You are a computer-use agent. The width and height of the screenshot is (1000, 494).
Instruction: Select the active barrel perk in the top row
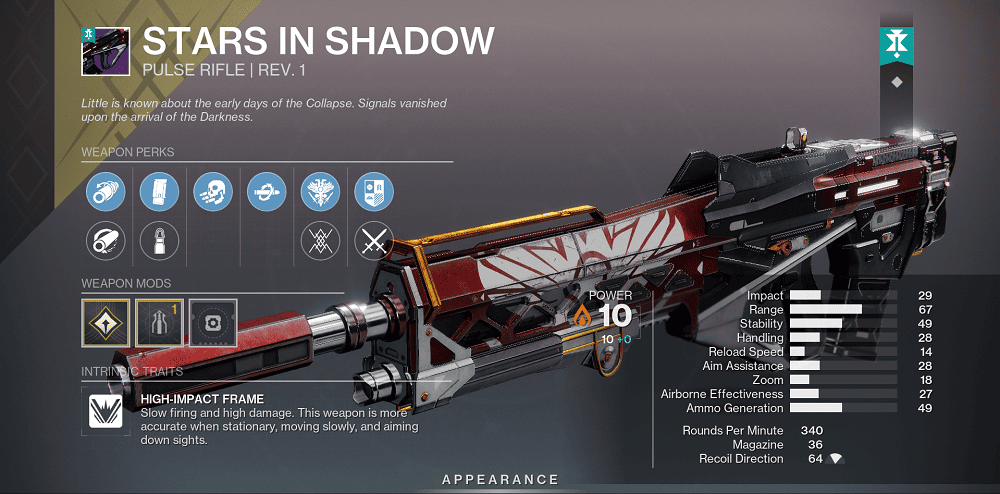click(105, 190)
